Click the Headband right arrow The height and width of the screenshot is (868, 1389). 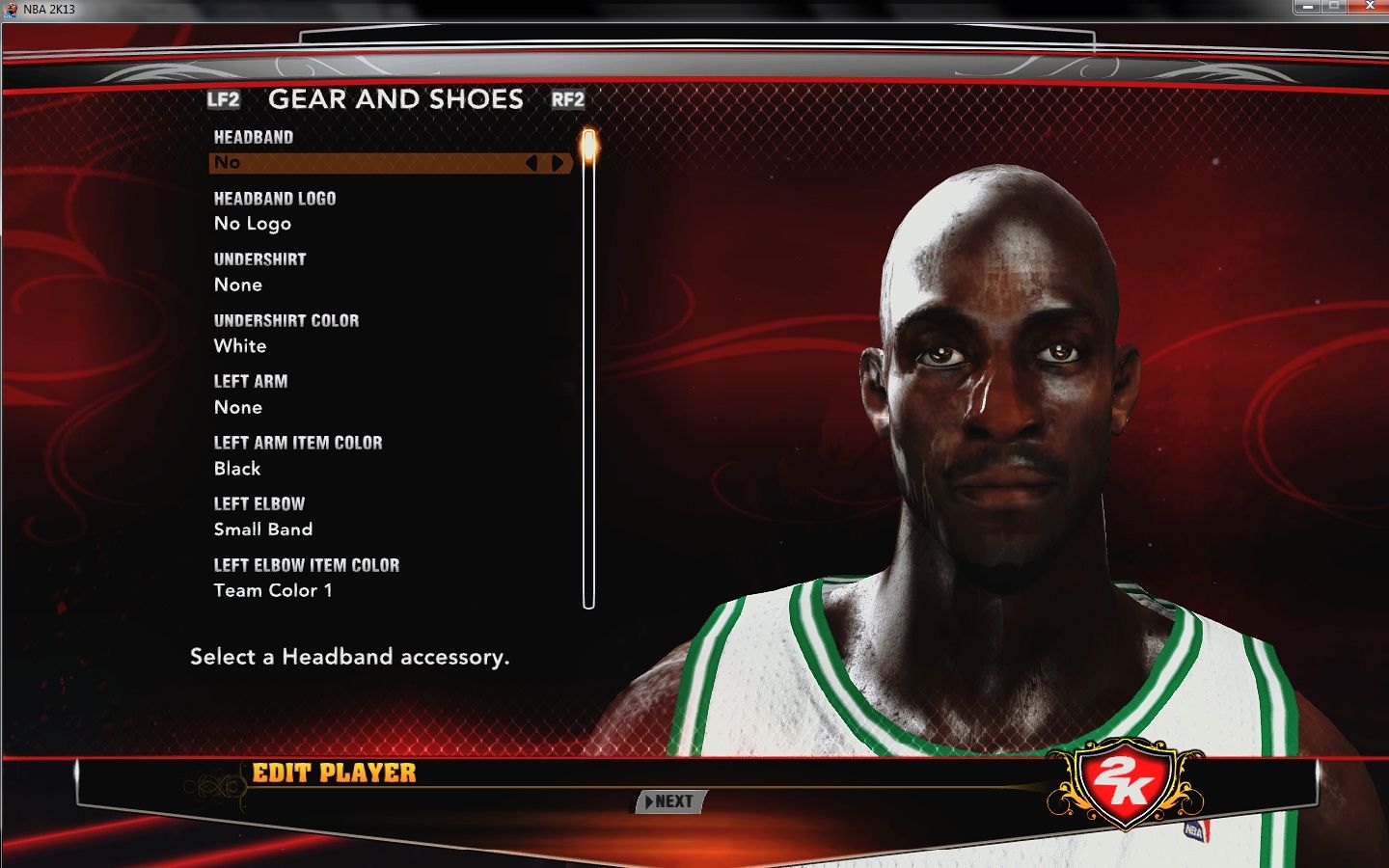(x=558, y=163)
